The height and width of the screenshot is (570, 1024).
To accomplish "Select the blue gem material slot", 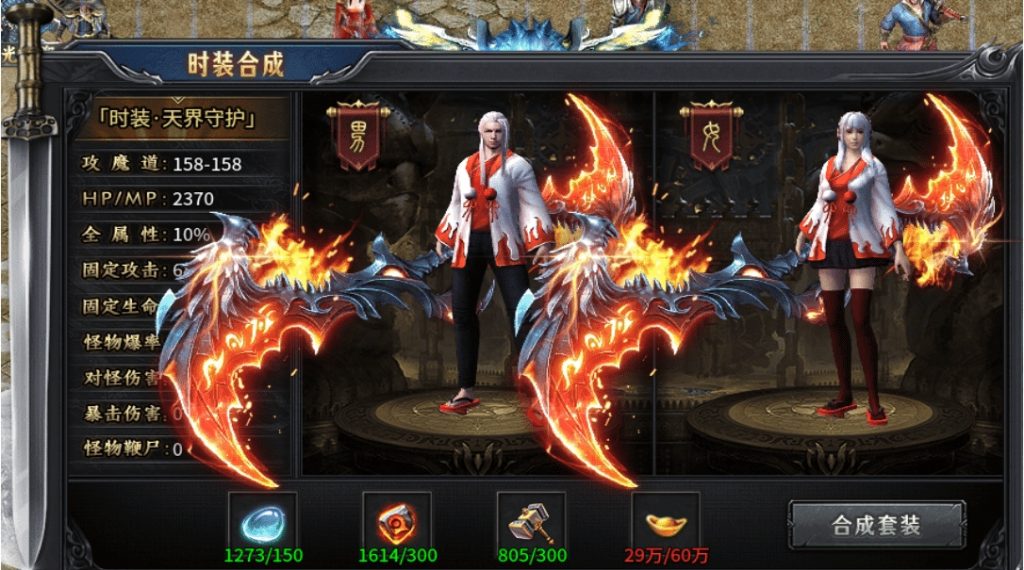I will (x=262, y=520).
